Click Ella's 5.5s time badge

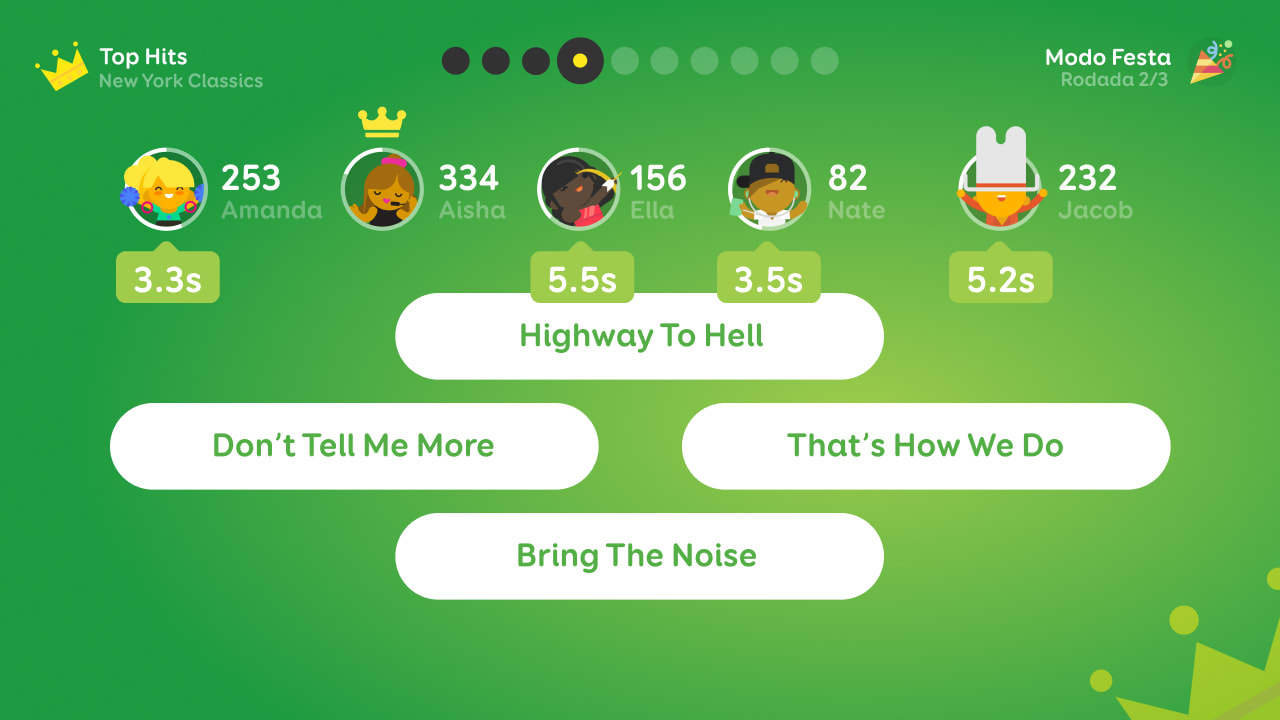[x=583, y=277]
